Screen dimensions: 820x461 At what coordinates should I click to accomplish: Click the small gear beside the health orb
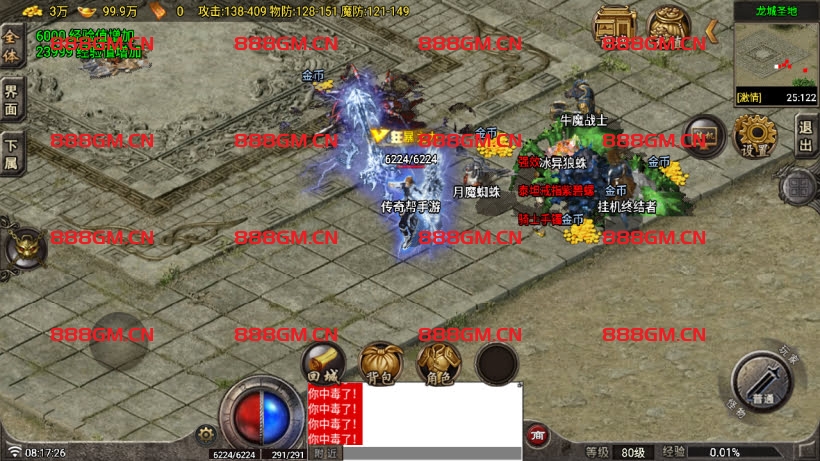pyautogui.click(x=207, y=434)
